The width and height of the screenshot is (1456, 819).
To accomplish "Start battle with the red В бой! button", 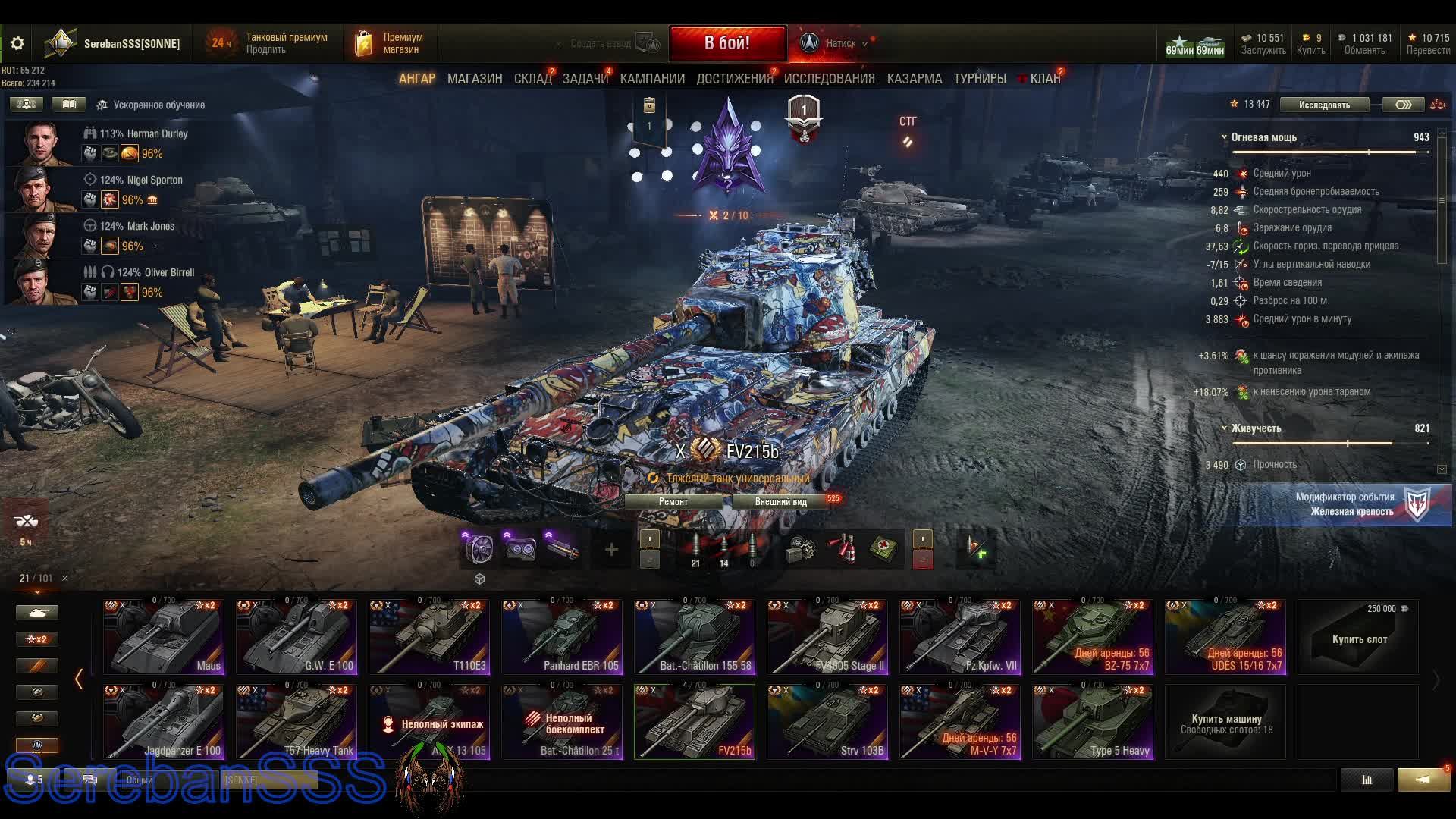I will pos(726,43).
